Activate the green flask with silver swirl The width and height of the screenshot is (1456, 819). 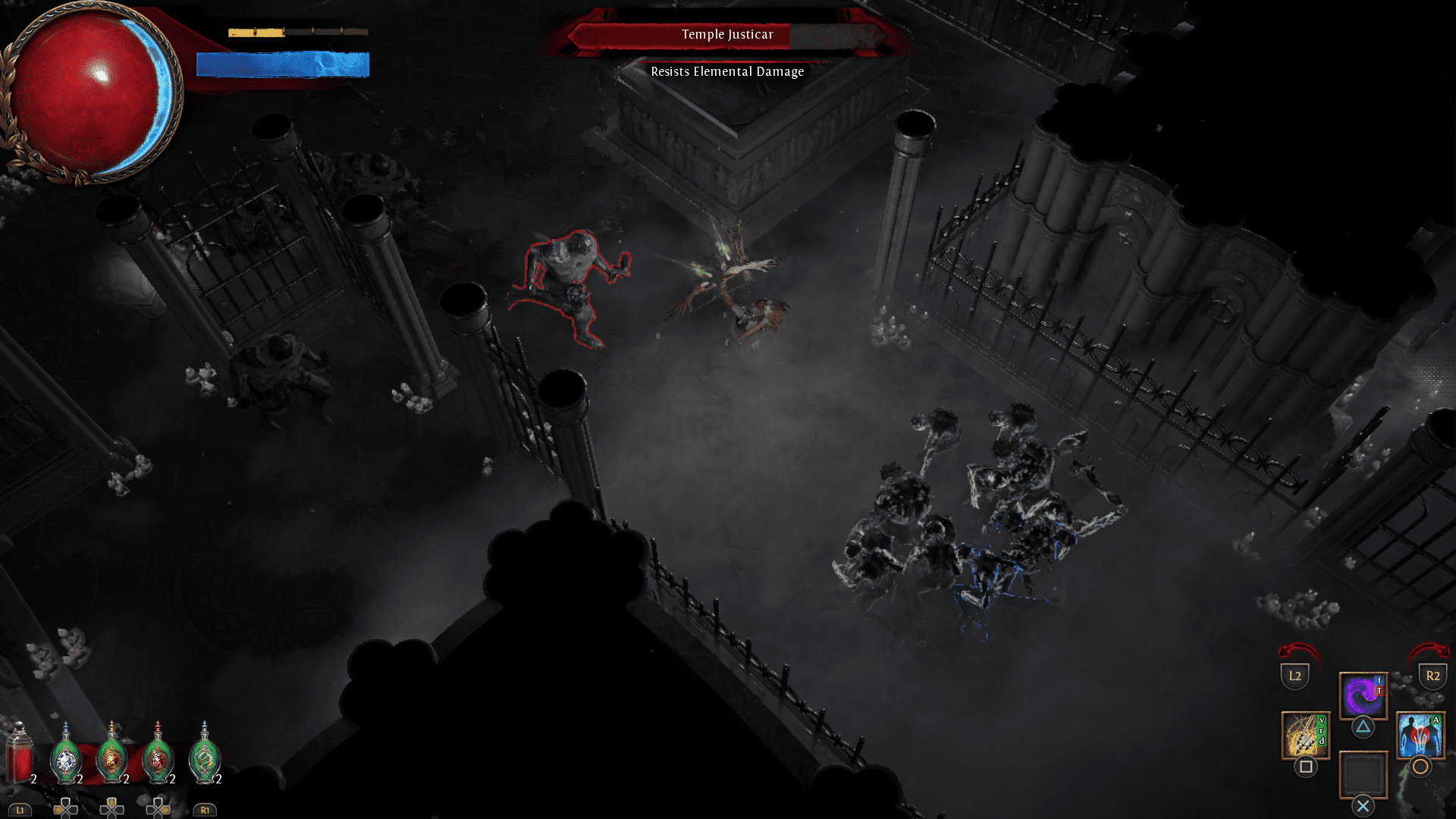pos(204,755)
